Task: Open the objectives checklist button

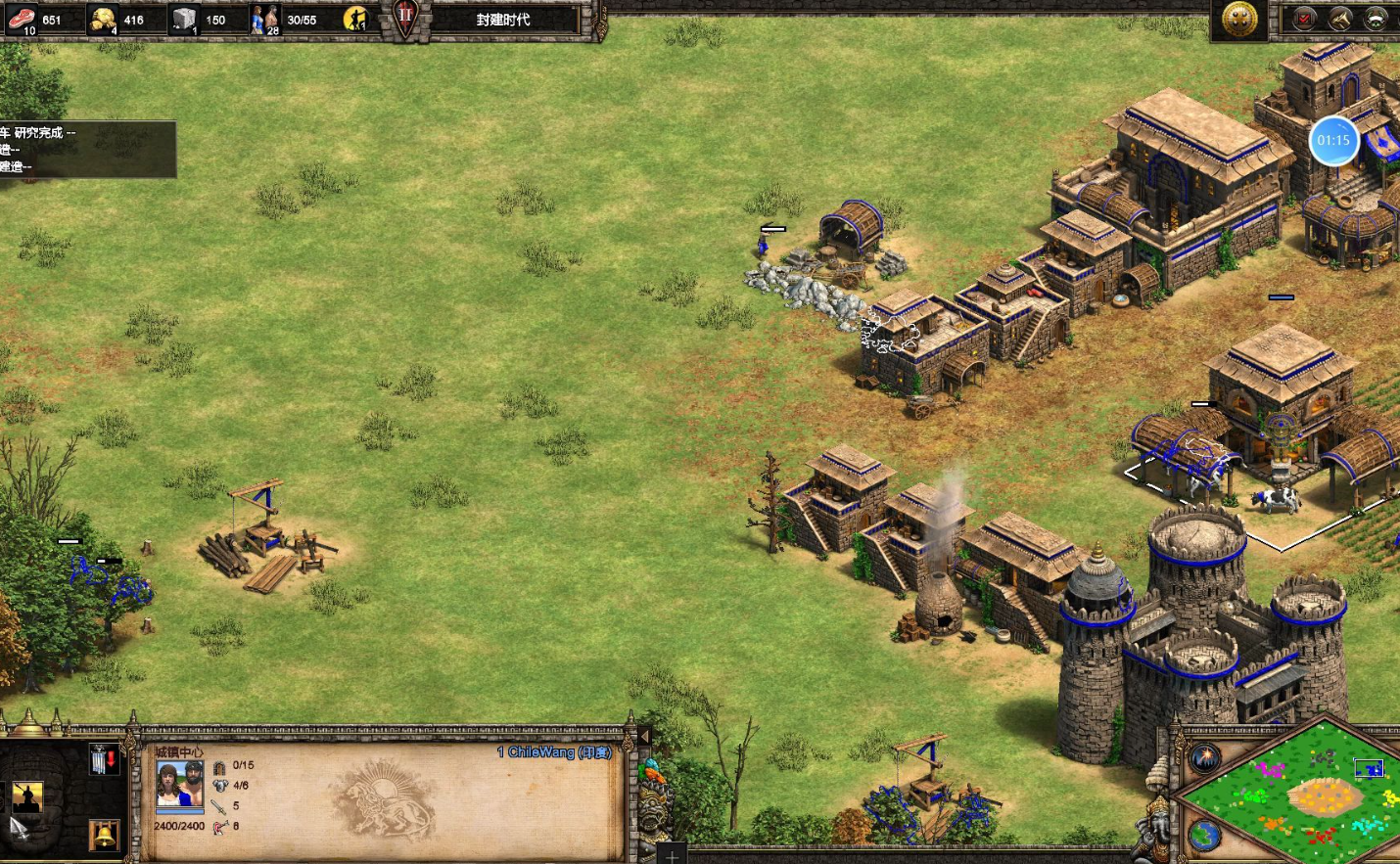Action: tap(1304, 19)
